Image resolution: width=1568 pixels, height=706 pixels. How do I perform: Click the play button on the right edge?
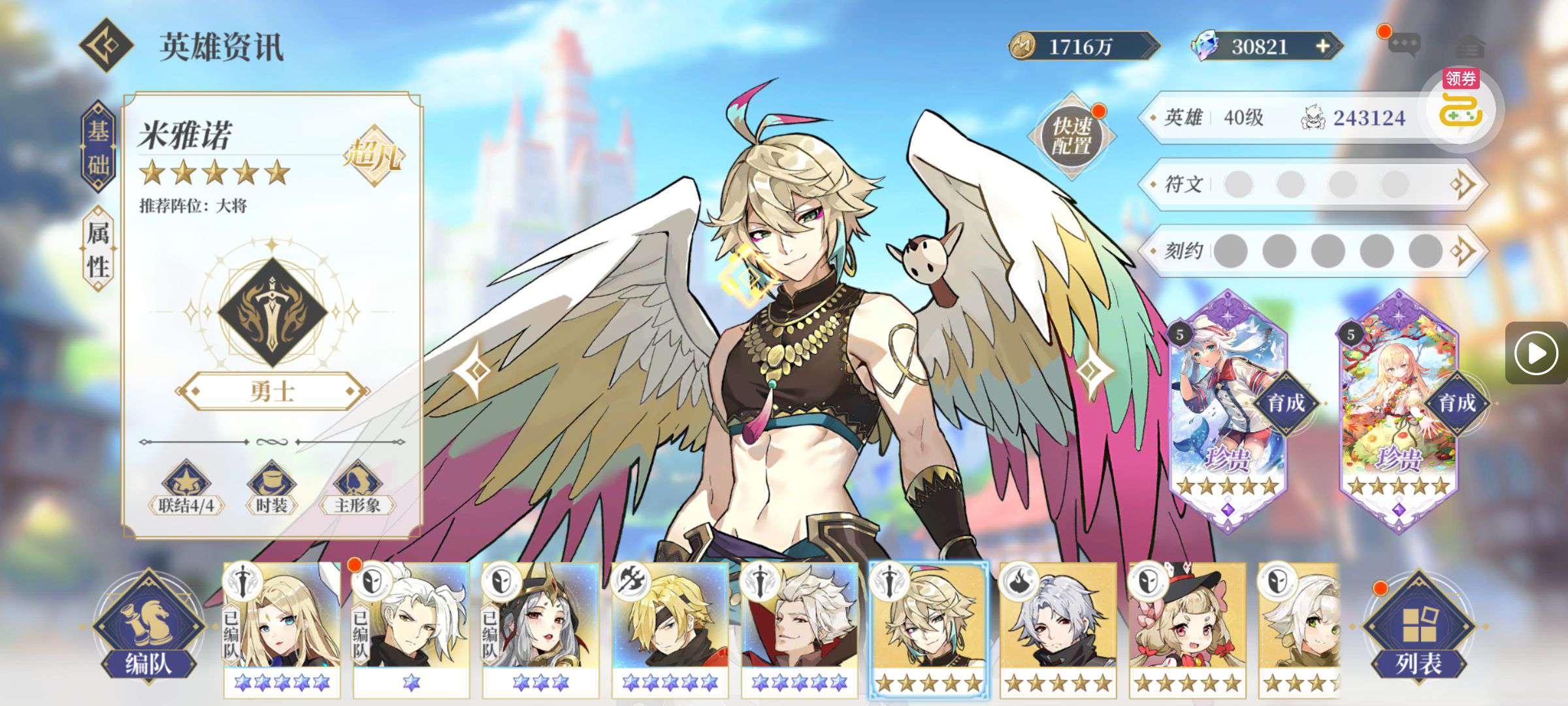point(1536,353)
